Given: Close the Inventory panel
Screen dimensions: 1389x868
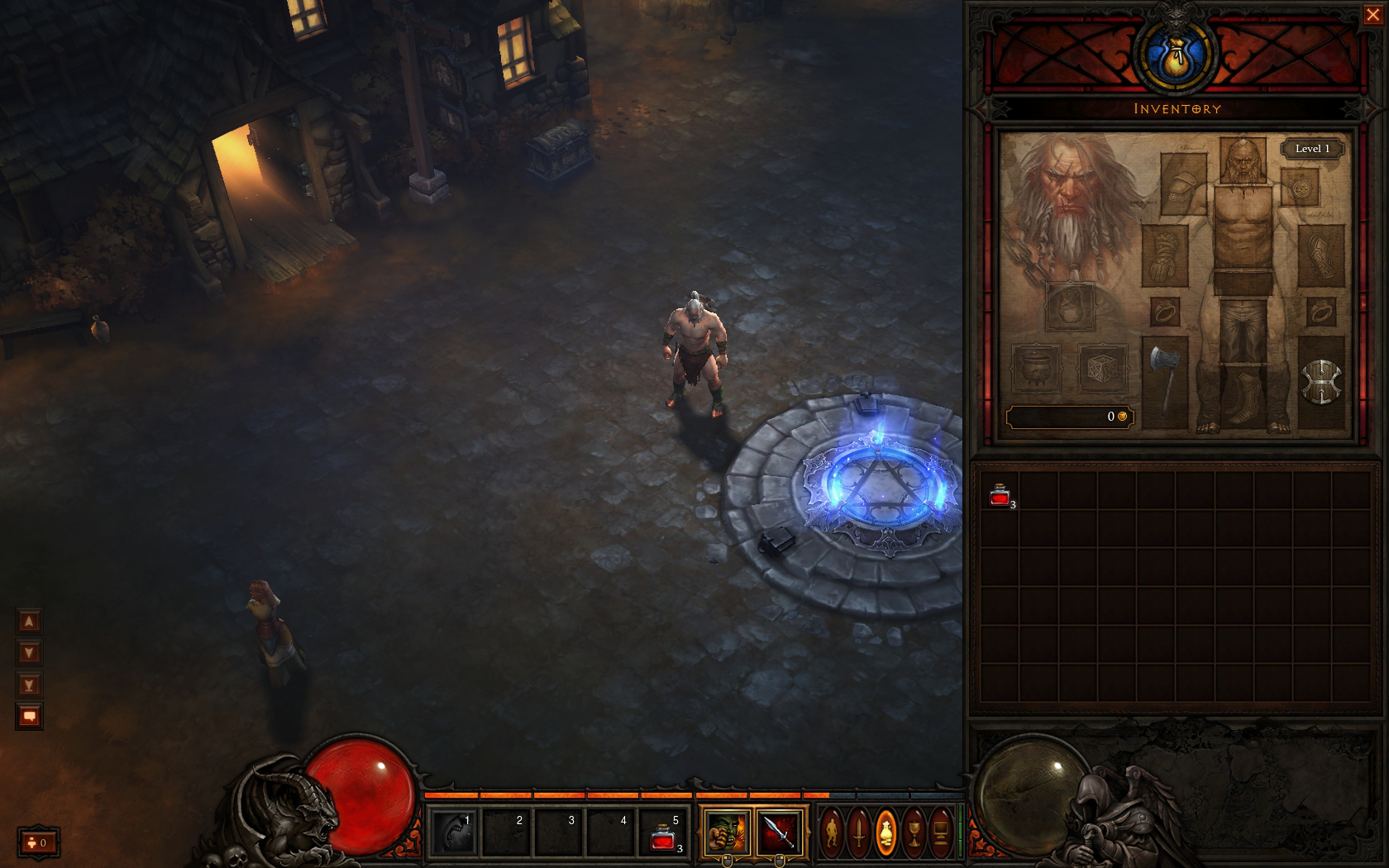Looking at the screenshot, I should [1372, 15].
